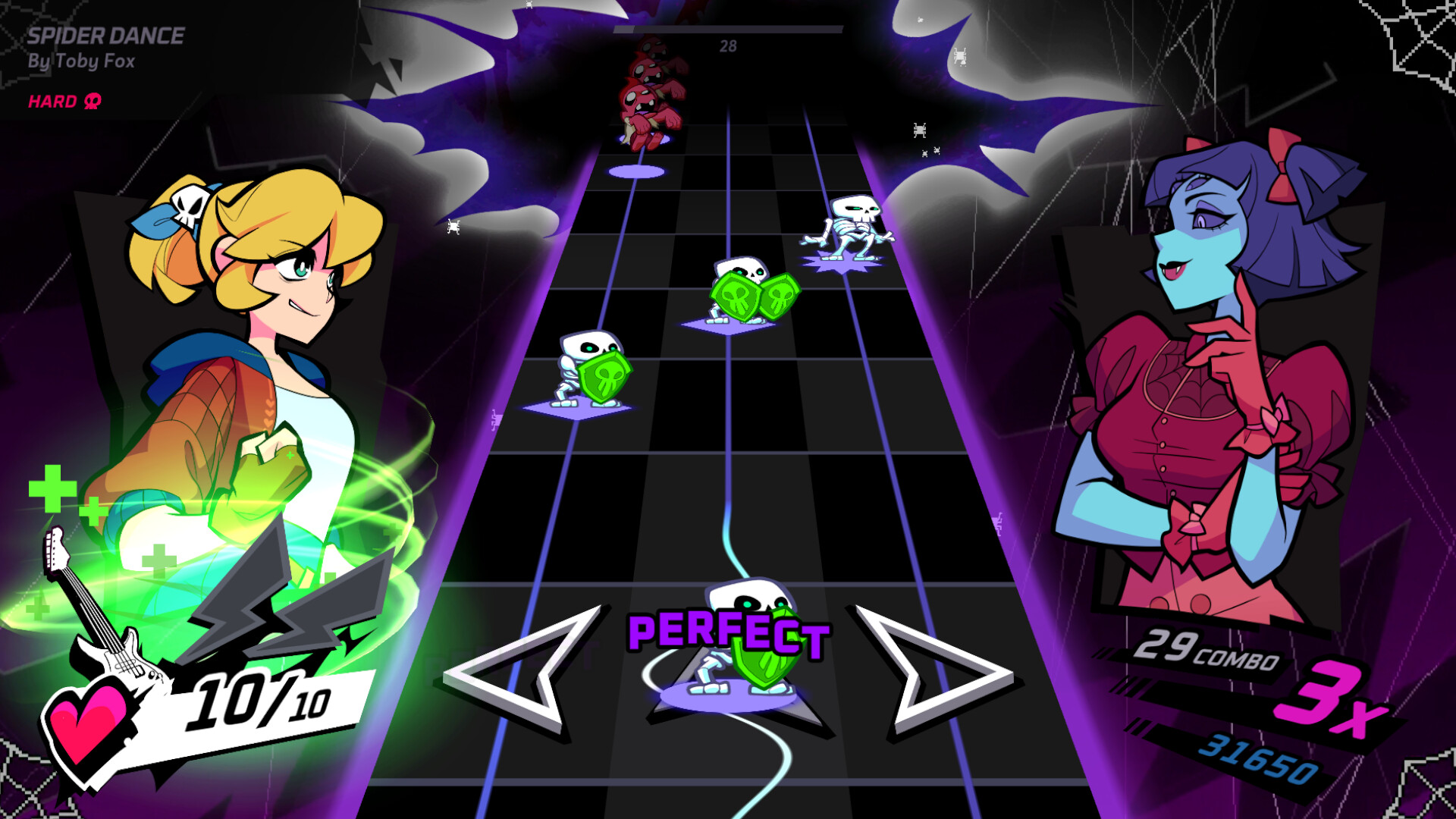Click the red monster cluster at the track top

[x=654, y=83]
